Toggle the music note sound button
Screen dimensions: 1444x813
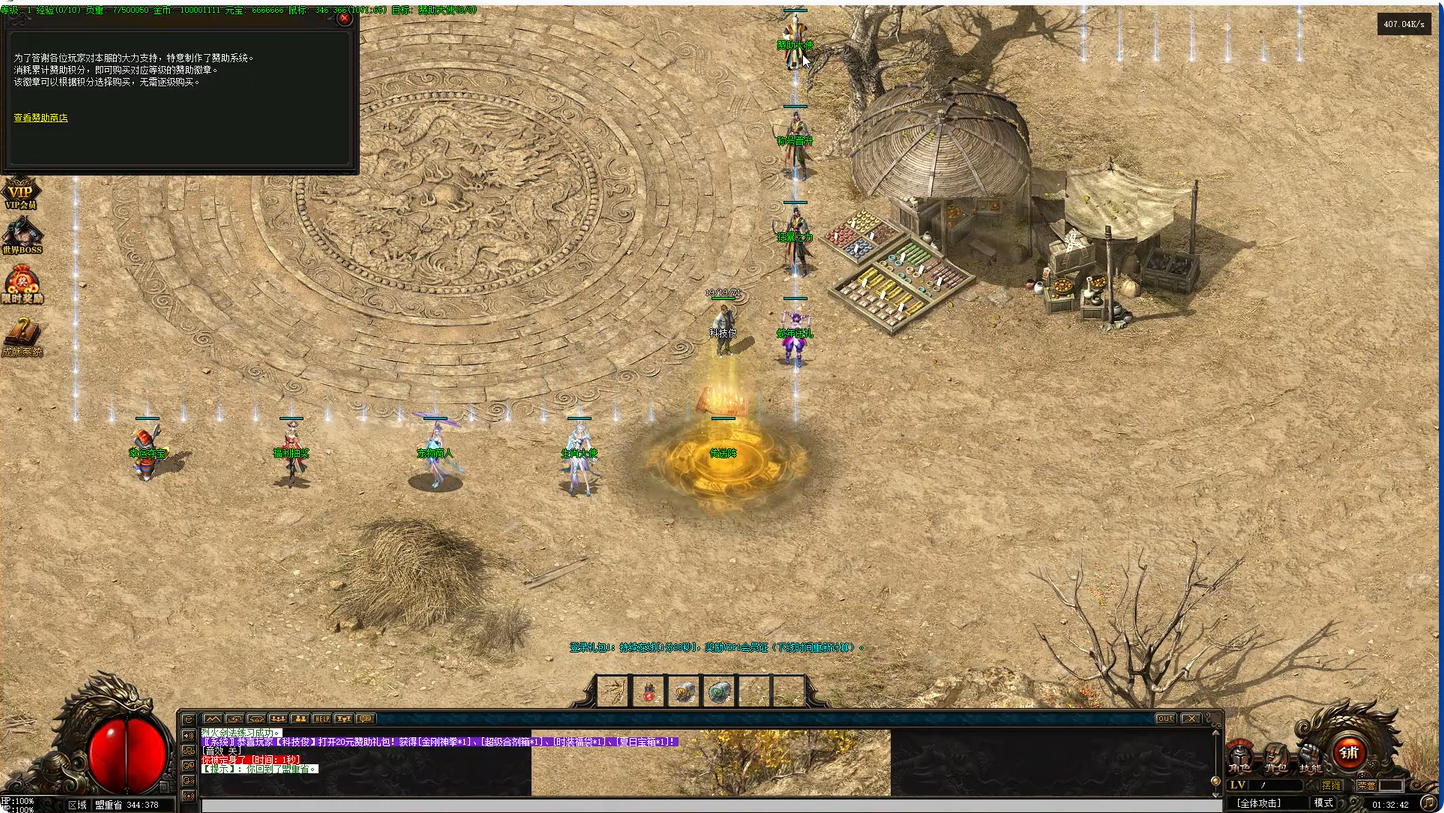click(1431, 803)
